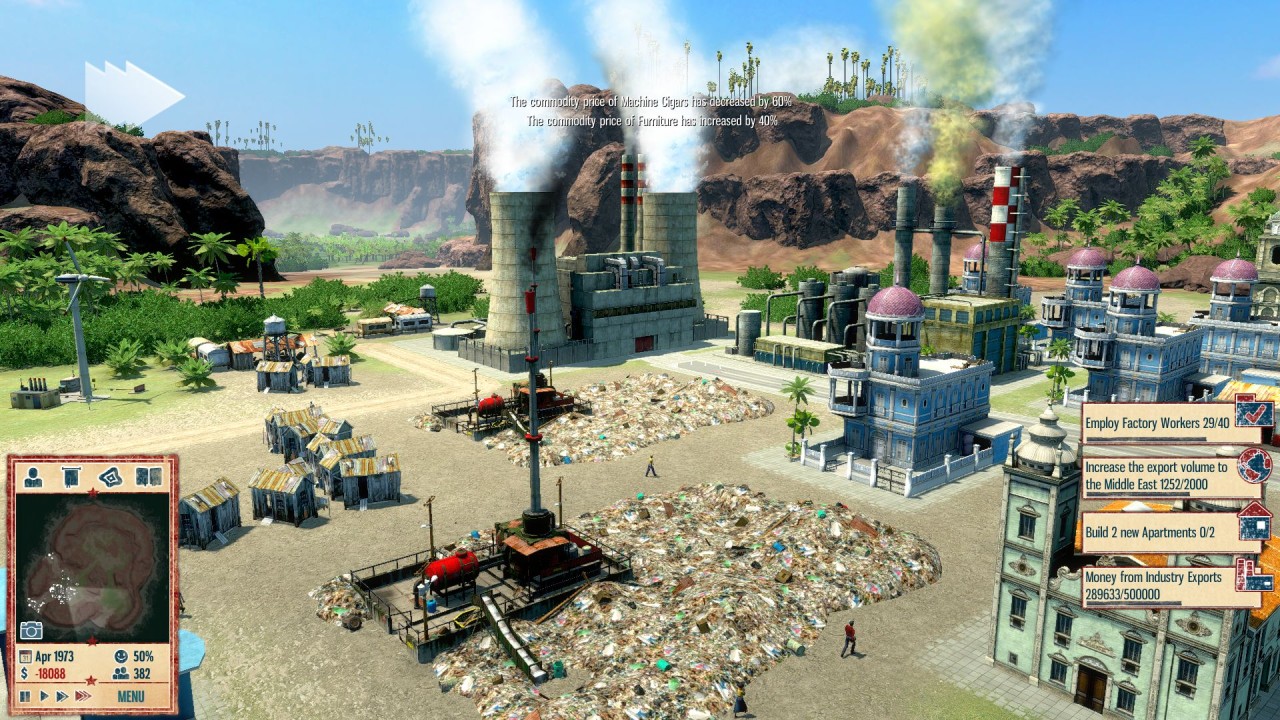Activate the camera icon on the minimap
Image resolution: width=1280 pixels, height=720 pixels.
(x=31, y=630)
